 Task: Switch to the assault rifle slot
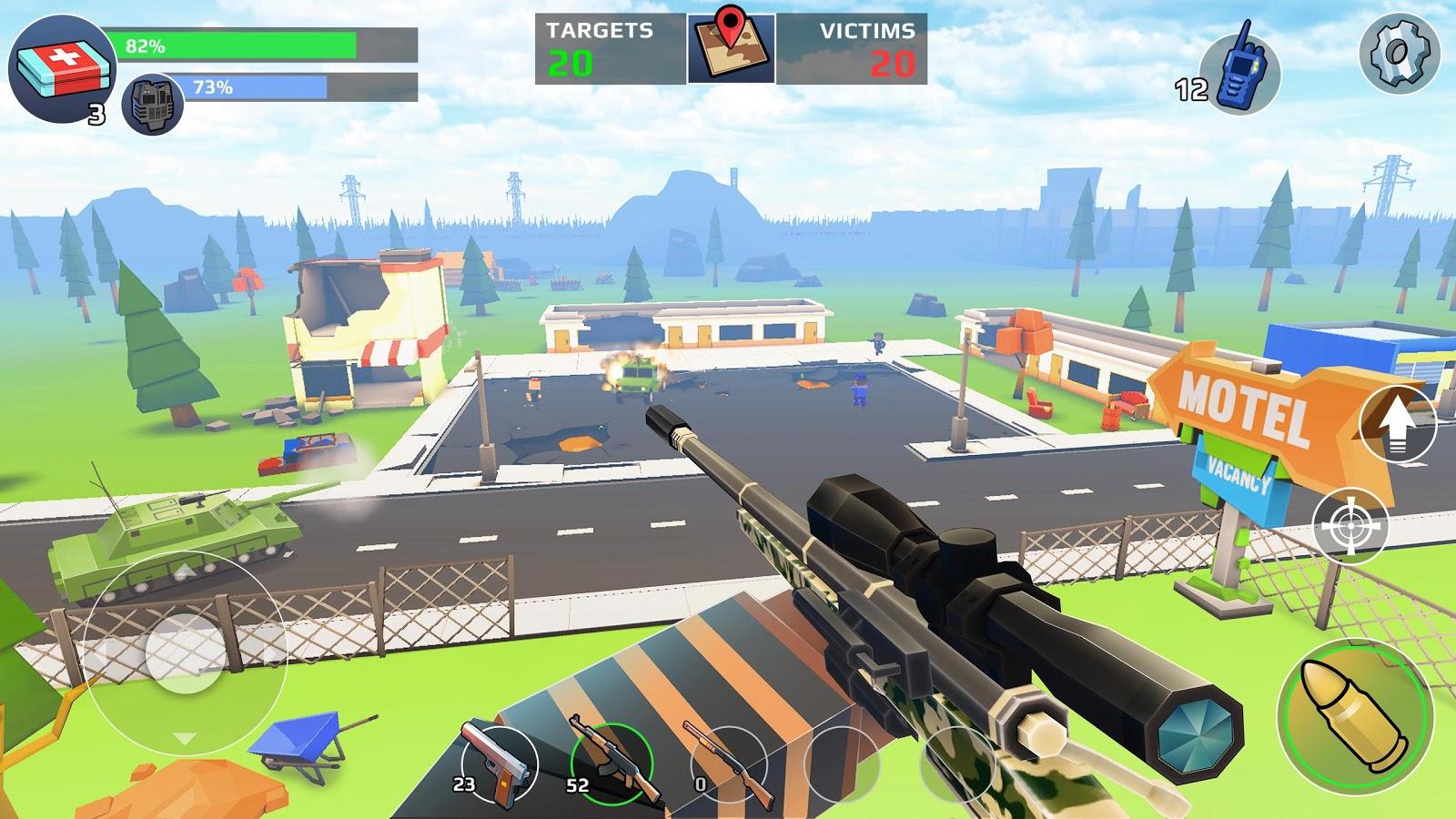coord(611,763)
